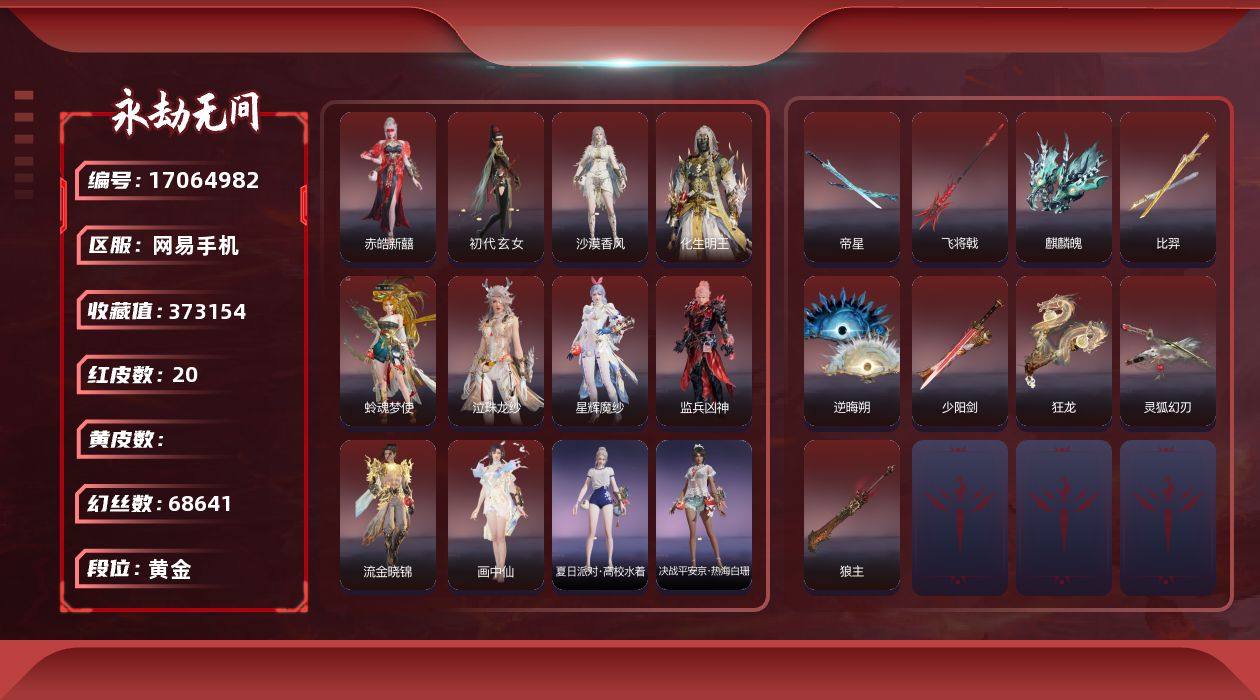This screenshot has width=1260, height=700.
Task: Select the 狼主 weapon card
Action: coord(852,515)
